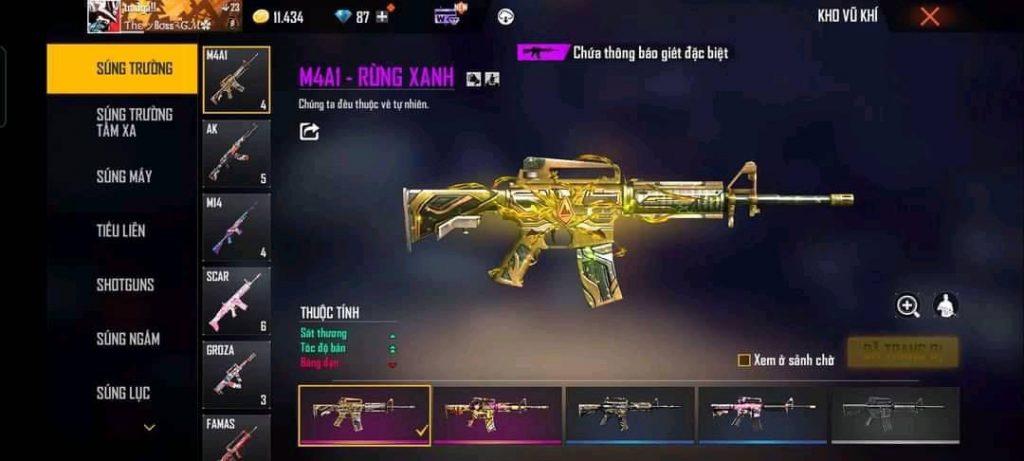Image resolution: width=1024 pixels, height=461 pixels.
Task: Open the character preview icon
Action: coord(945,306)
